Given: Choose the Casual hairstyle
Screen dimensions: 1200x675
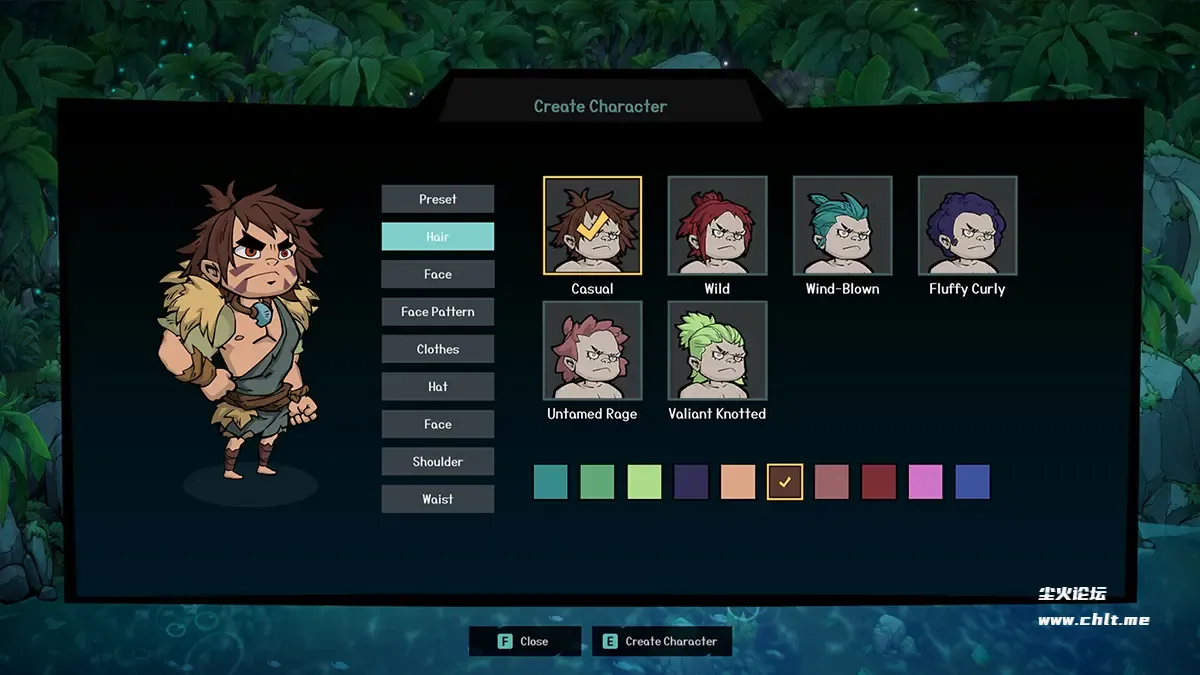Looking at the screenshot, I should click(592, 226).
